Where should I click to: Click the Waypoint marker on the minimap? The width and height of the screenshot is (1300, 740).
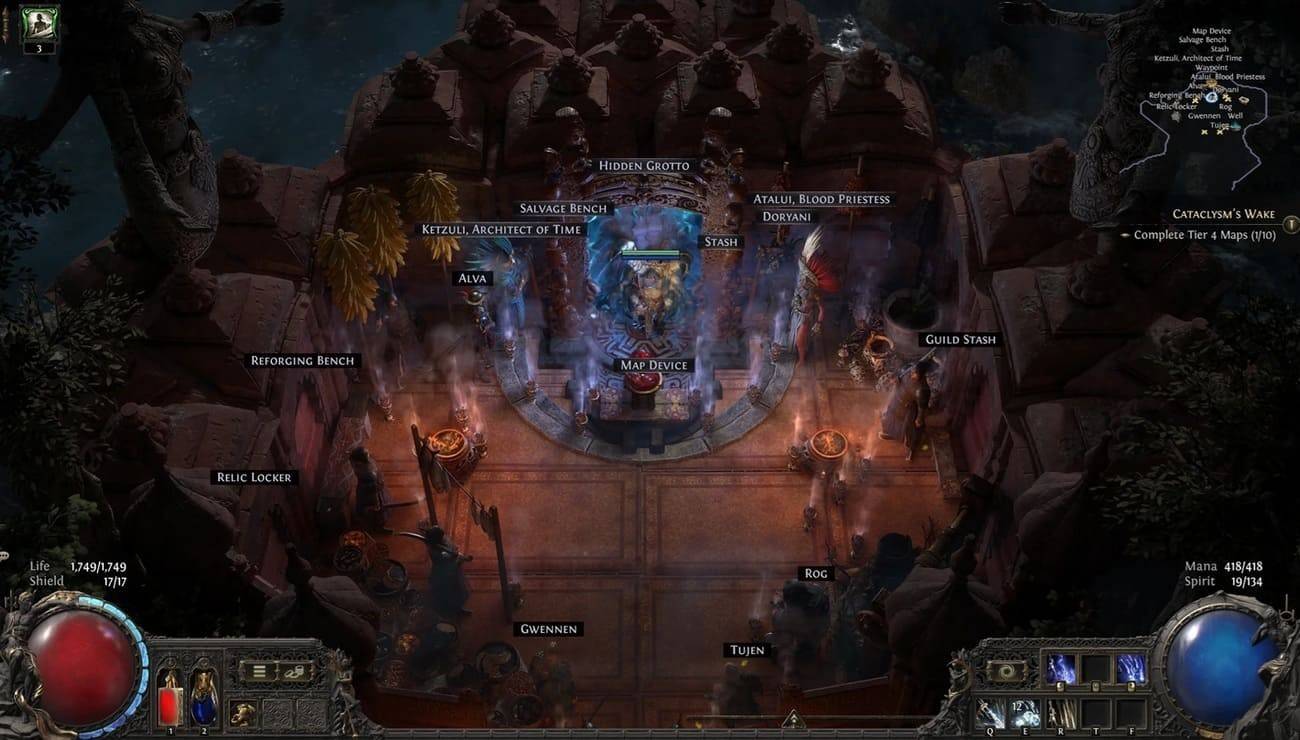coord(1213,66)
